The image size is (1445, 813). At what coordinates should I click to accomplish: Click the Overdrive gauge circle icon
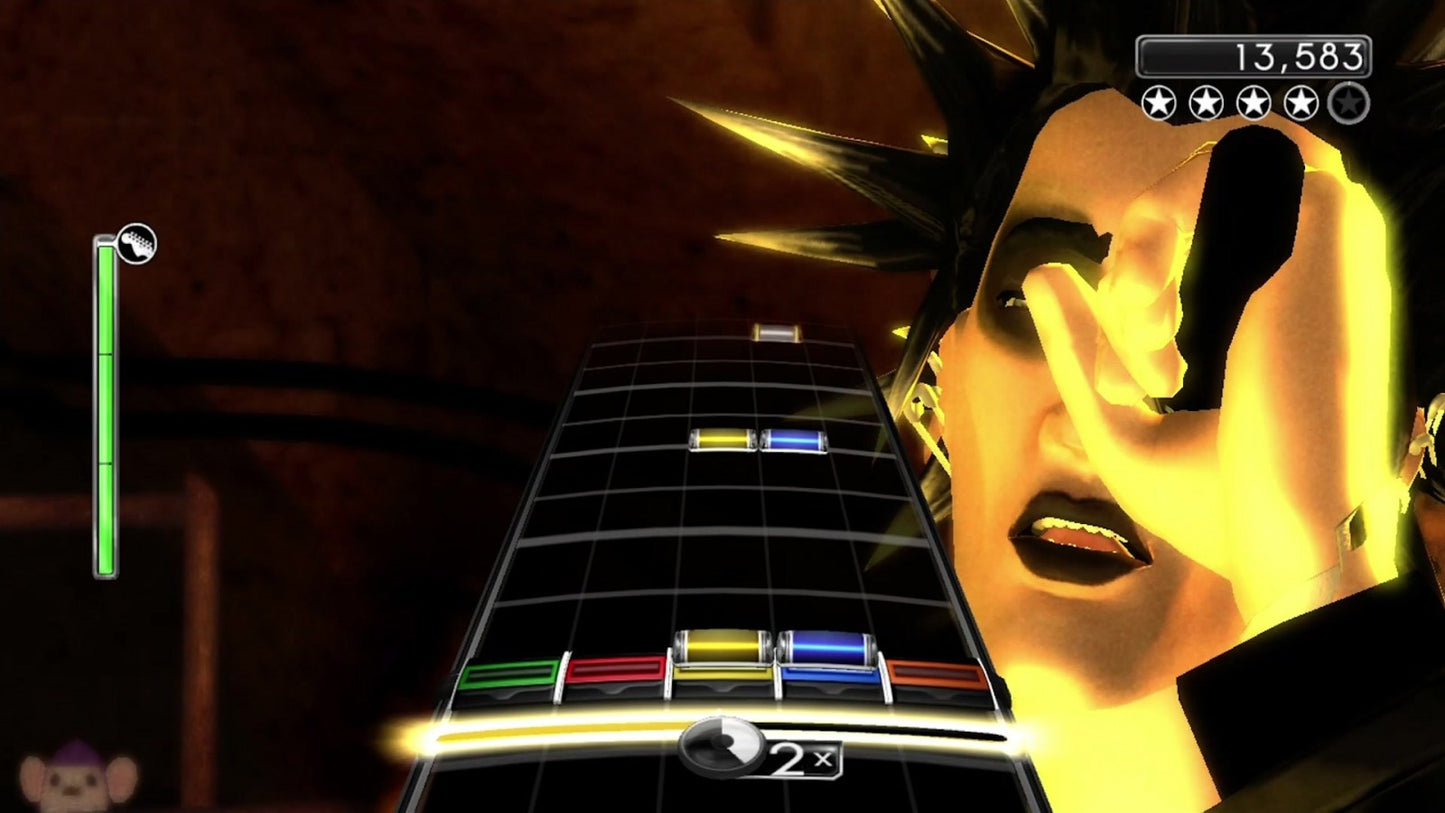(720, 748)
